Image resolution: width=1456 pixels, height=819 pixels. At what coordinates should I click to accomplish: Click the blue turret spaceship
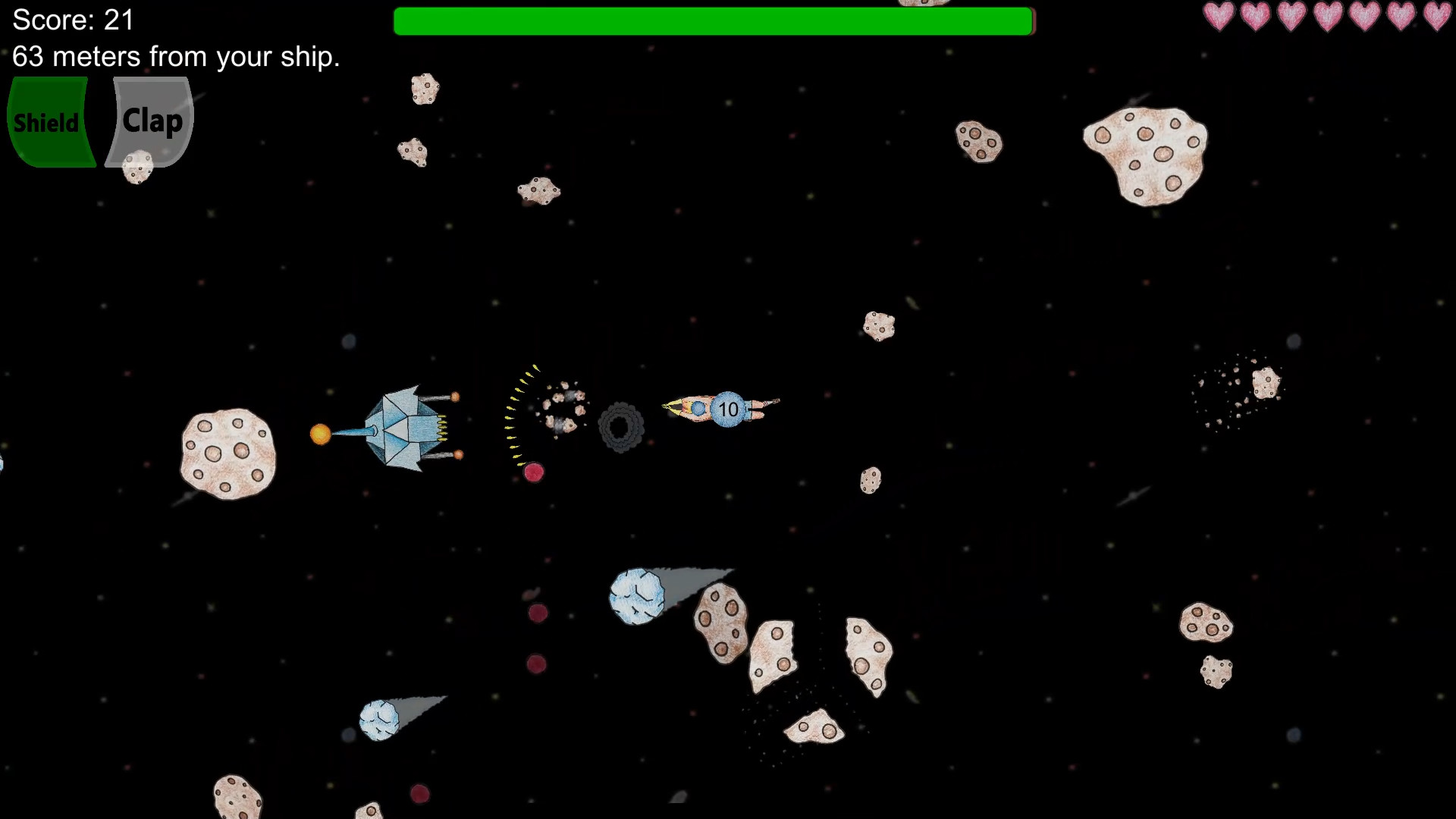[x=406, y=425]
